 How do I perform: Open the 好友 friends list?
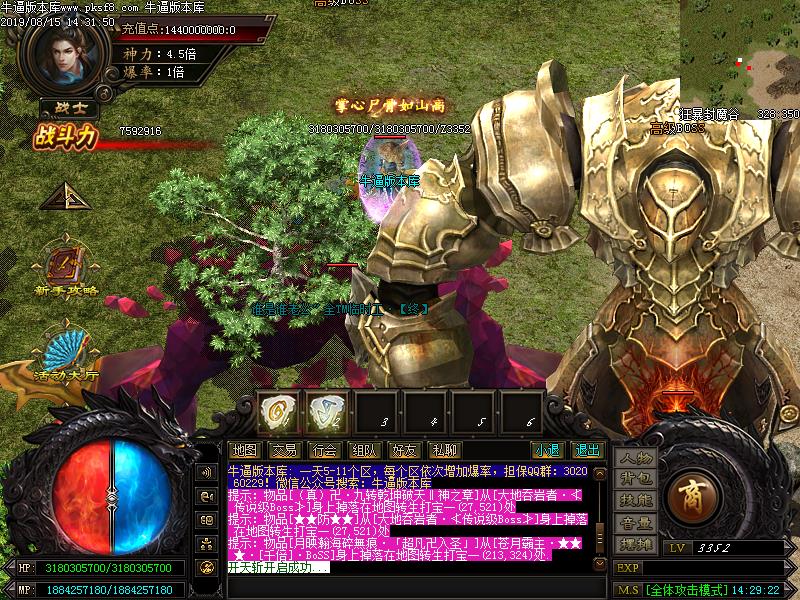pyautogui.click(x=404, y=450)
